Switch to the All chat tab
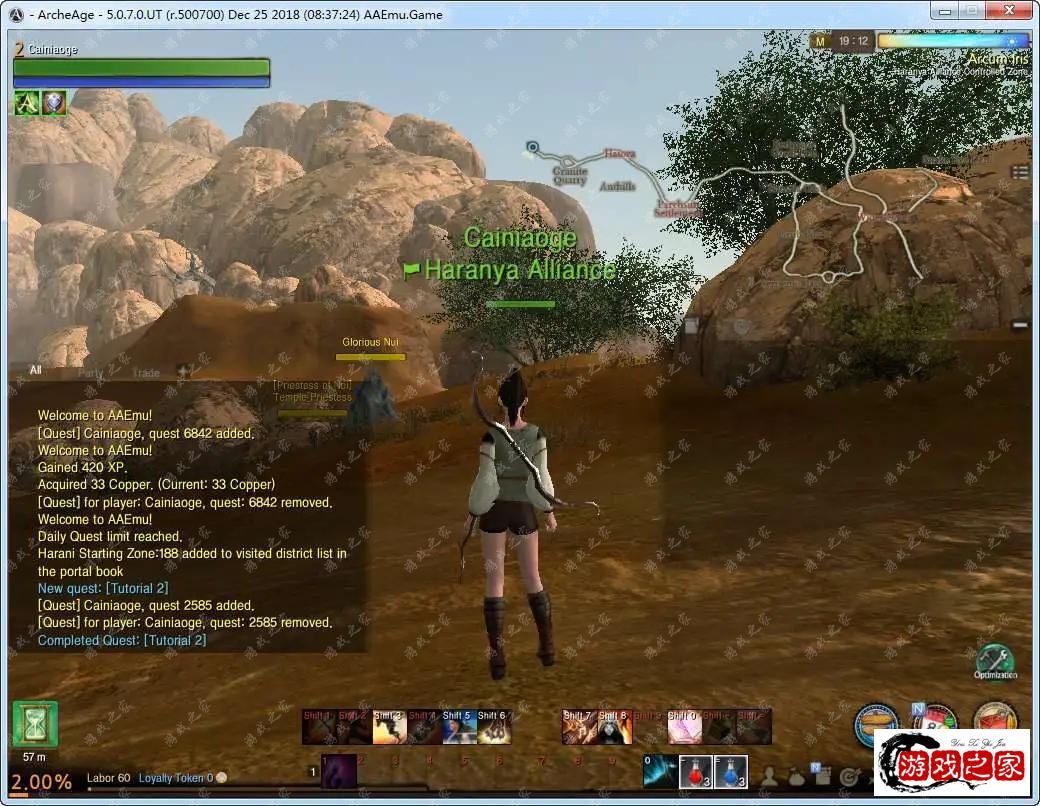1040x806 pixels. [x=36, y=371]
